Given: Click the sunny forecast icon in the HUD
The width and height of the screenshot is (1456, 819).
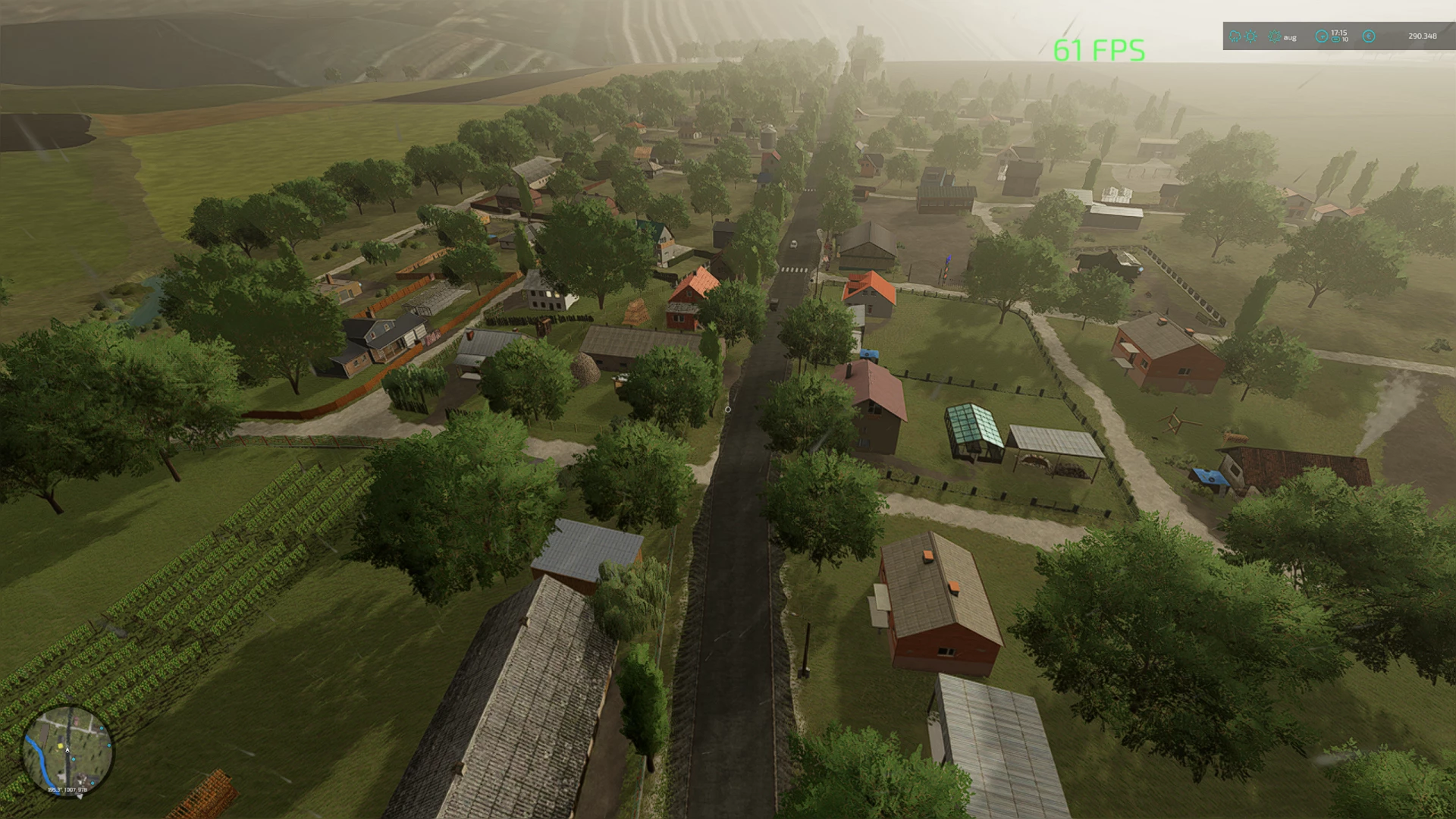Looking at the screenshot, I should (x=1250, y=36).
